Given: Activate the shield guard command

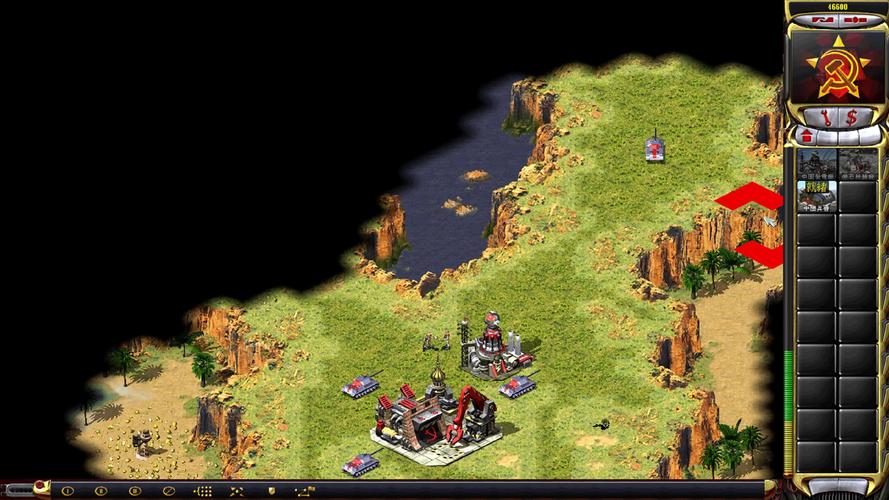Looking at the screenshot, I should pyautogui.click(x=270, y=491).
